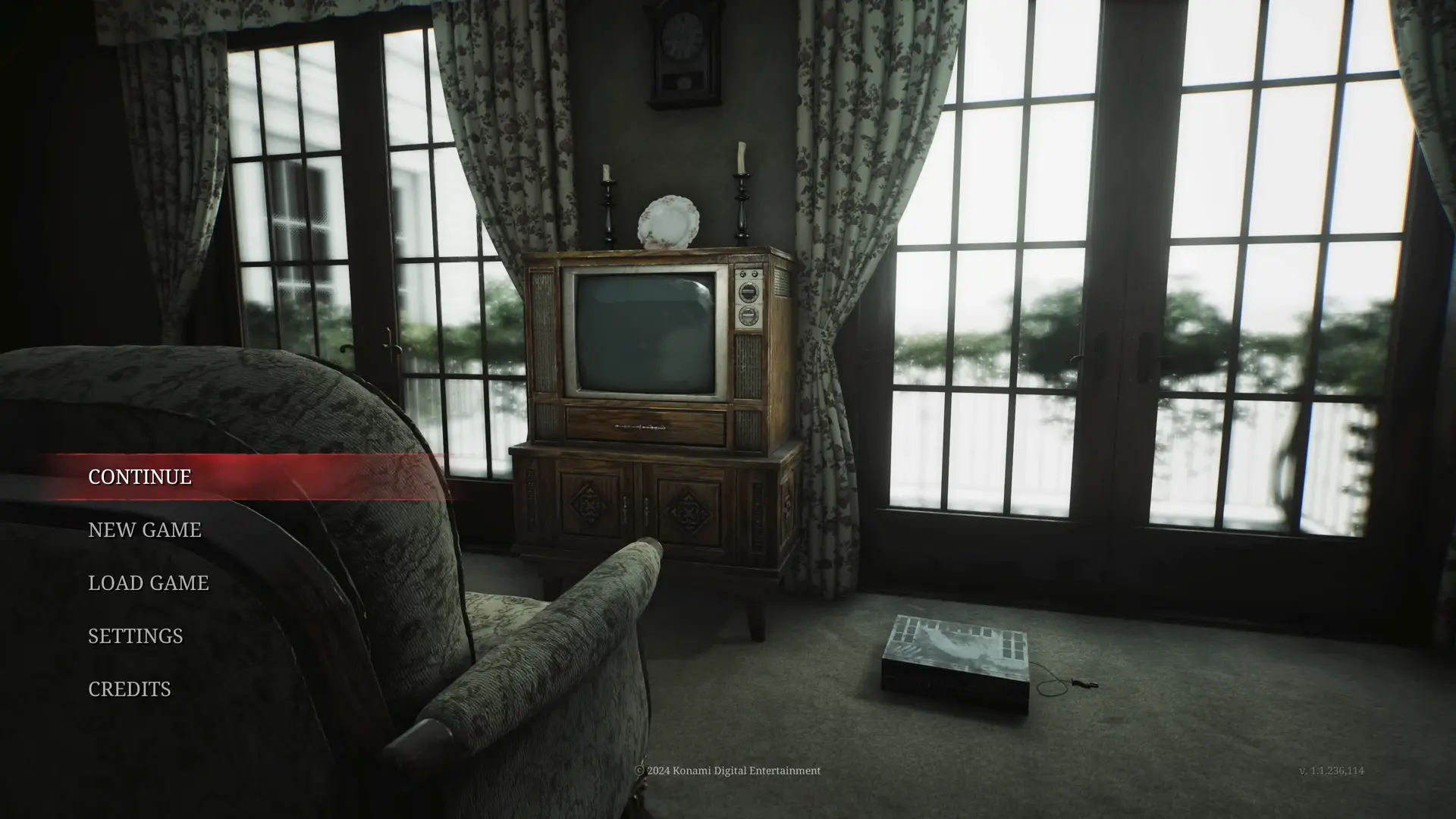Click the highlighted CONTINUE option
Screen dimensions: 1456x819
[139, 478]
